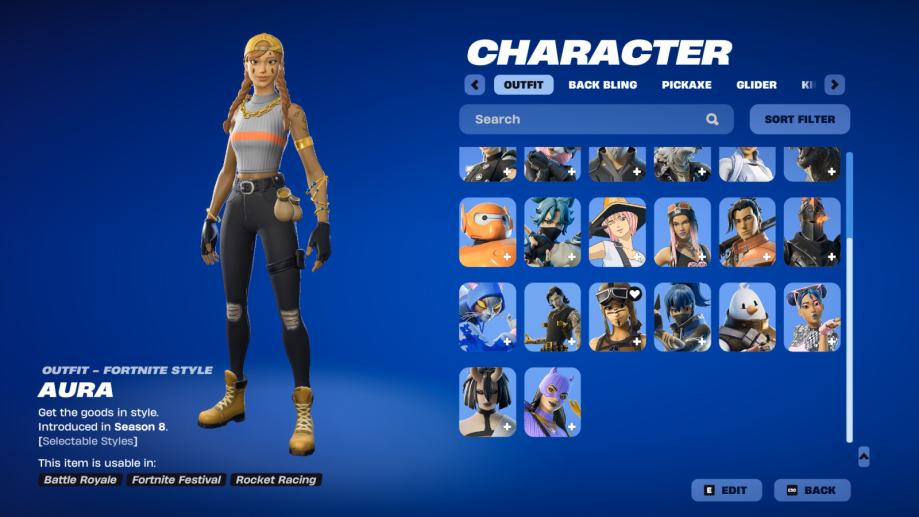
Task: Click the Edit button
Action: coord(726,490)
